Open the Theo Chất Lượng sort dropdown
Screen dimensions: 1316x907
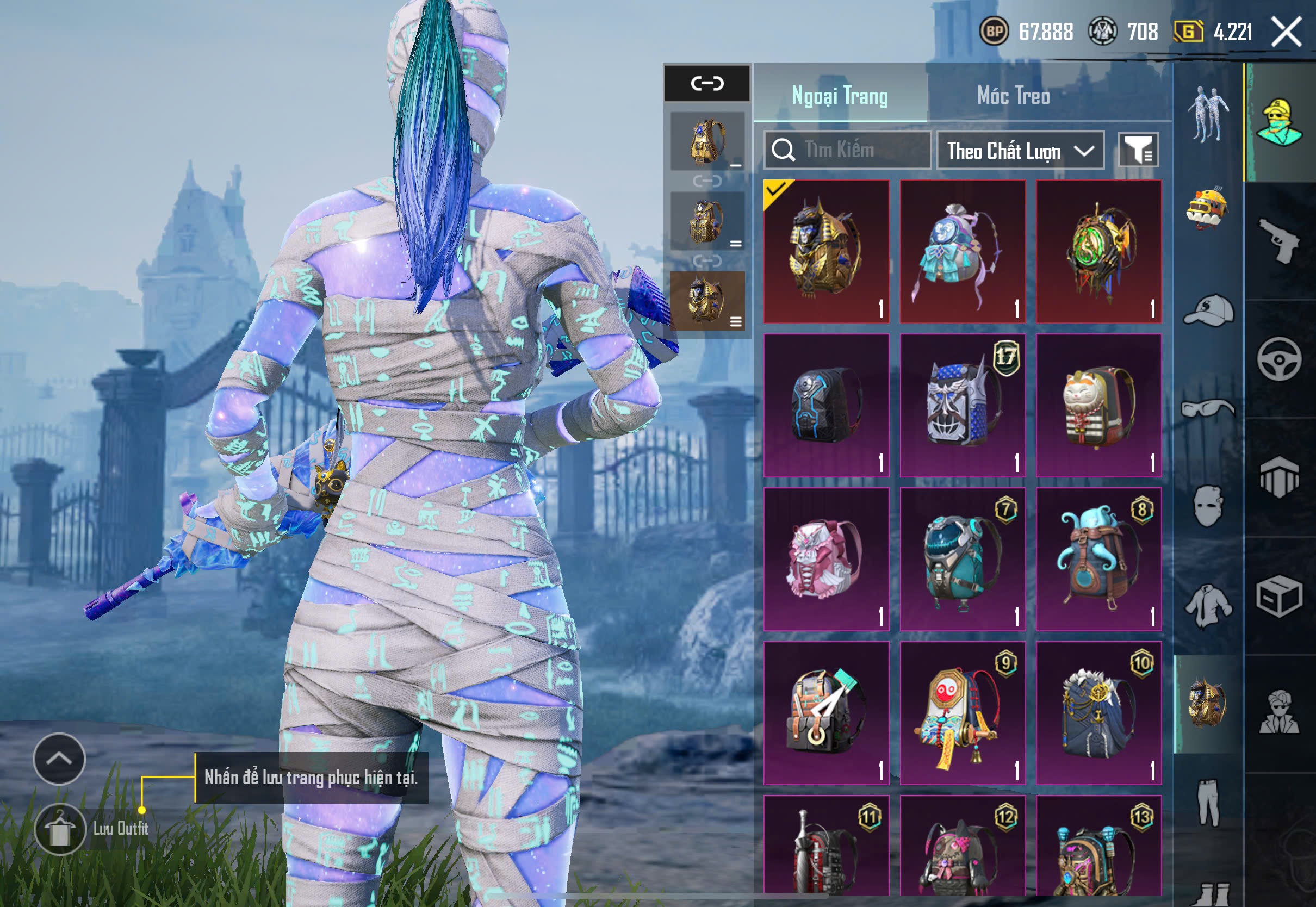pos(1020,151)
